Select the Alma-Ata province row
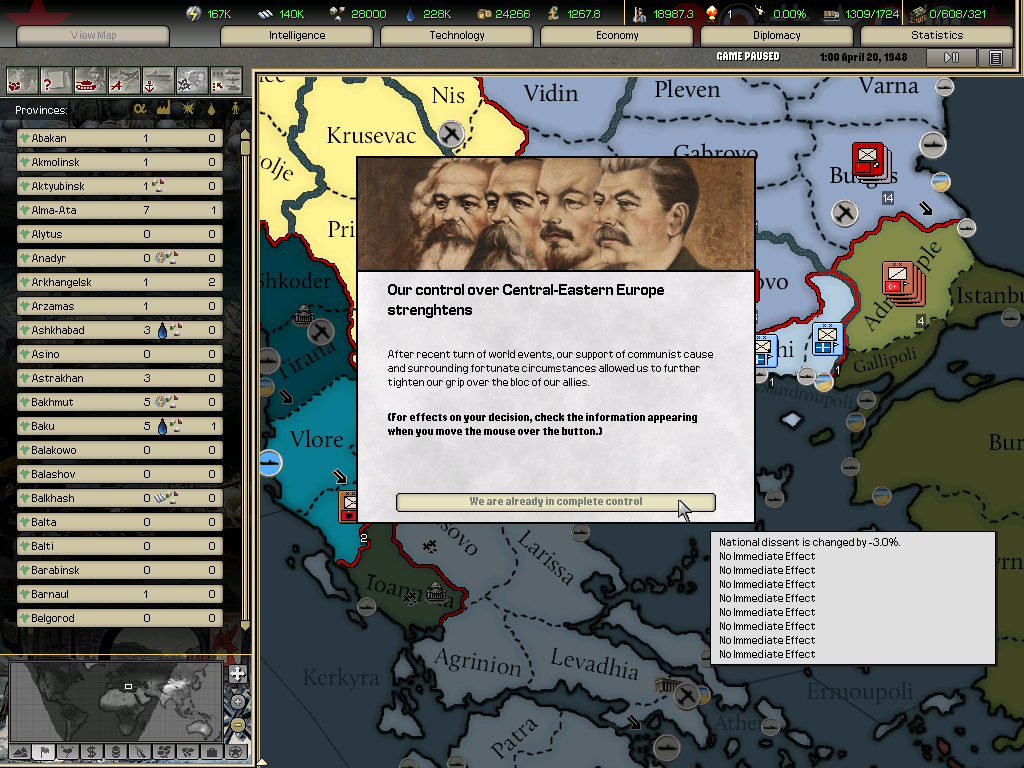Viewport: 1024px width, 768px height. pos(120,210)
